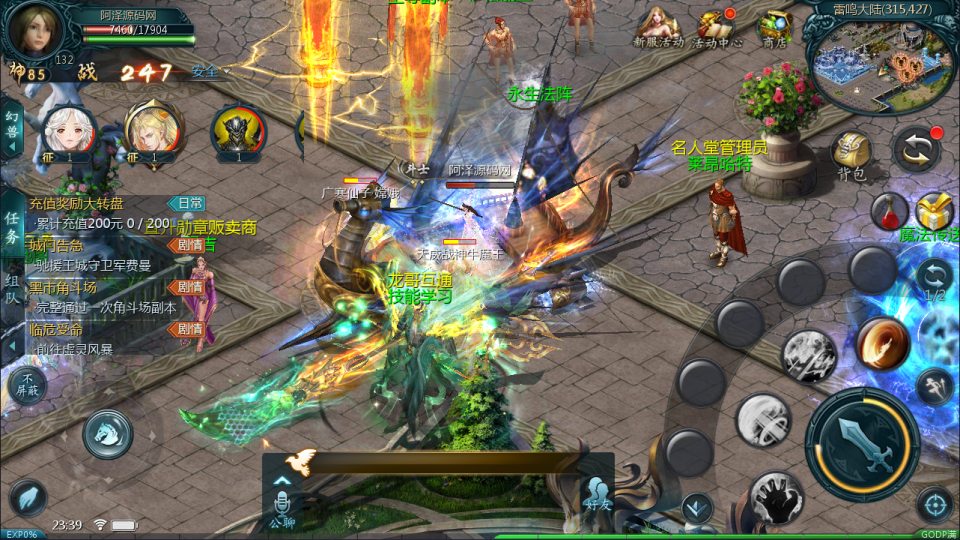Open the 商店 shop
Viewport: 960px width, 540px height.
point(774,25)
